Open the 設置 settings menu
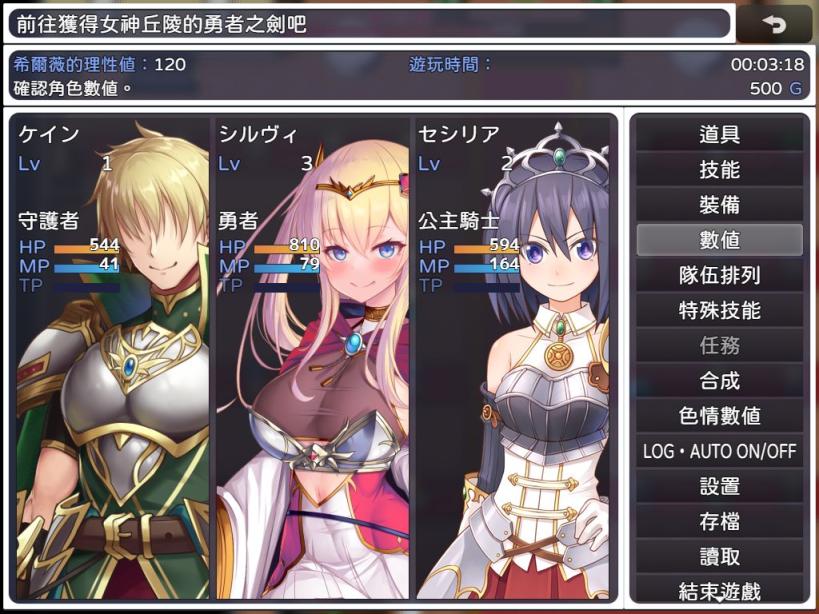Viewport: 819px width, 614px height. [719, 486]
